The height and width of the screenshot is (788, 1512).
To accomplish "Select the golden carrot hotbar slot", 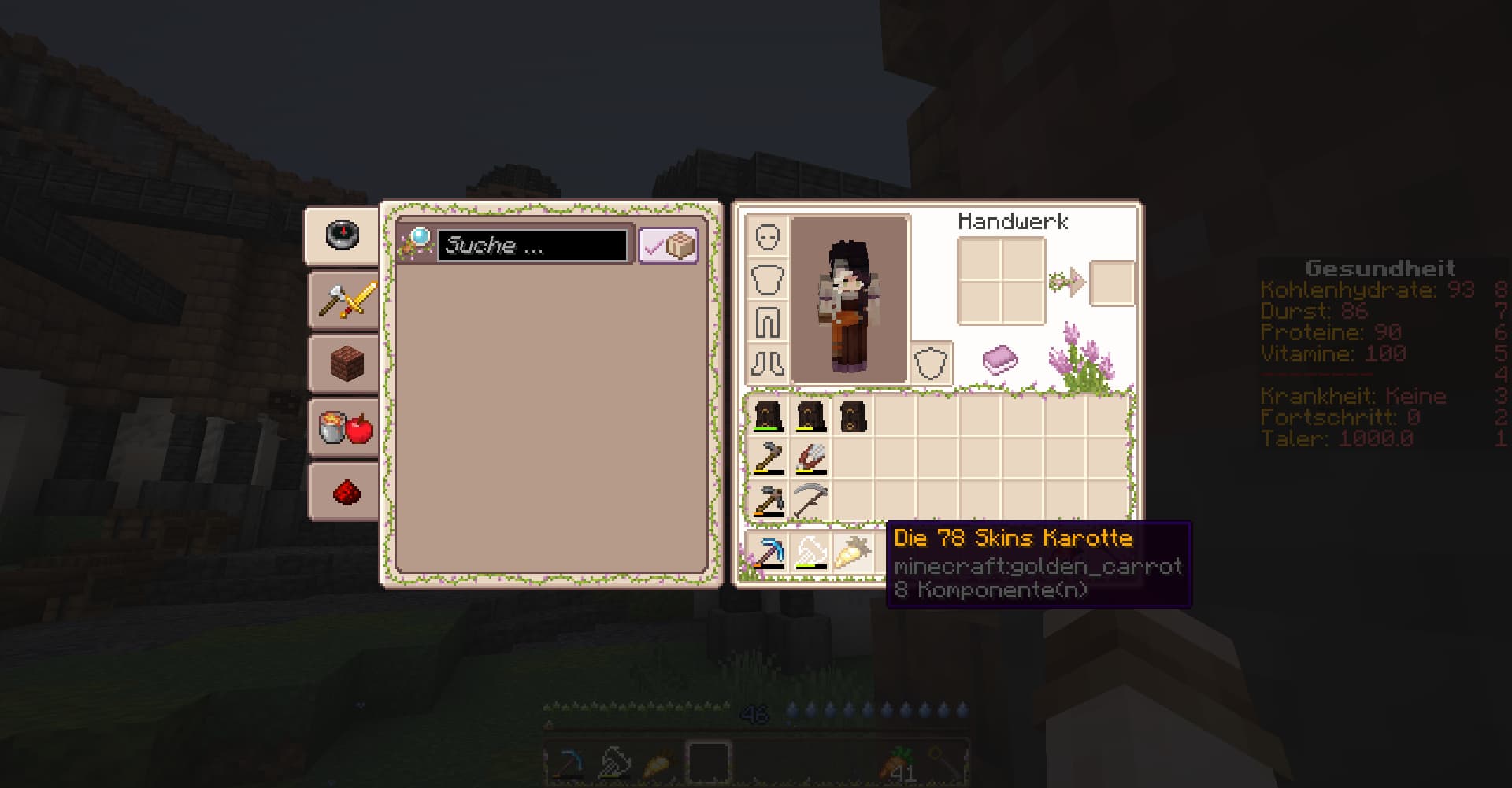I will tap(853, 553).
